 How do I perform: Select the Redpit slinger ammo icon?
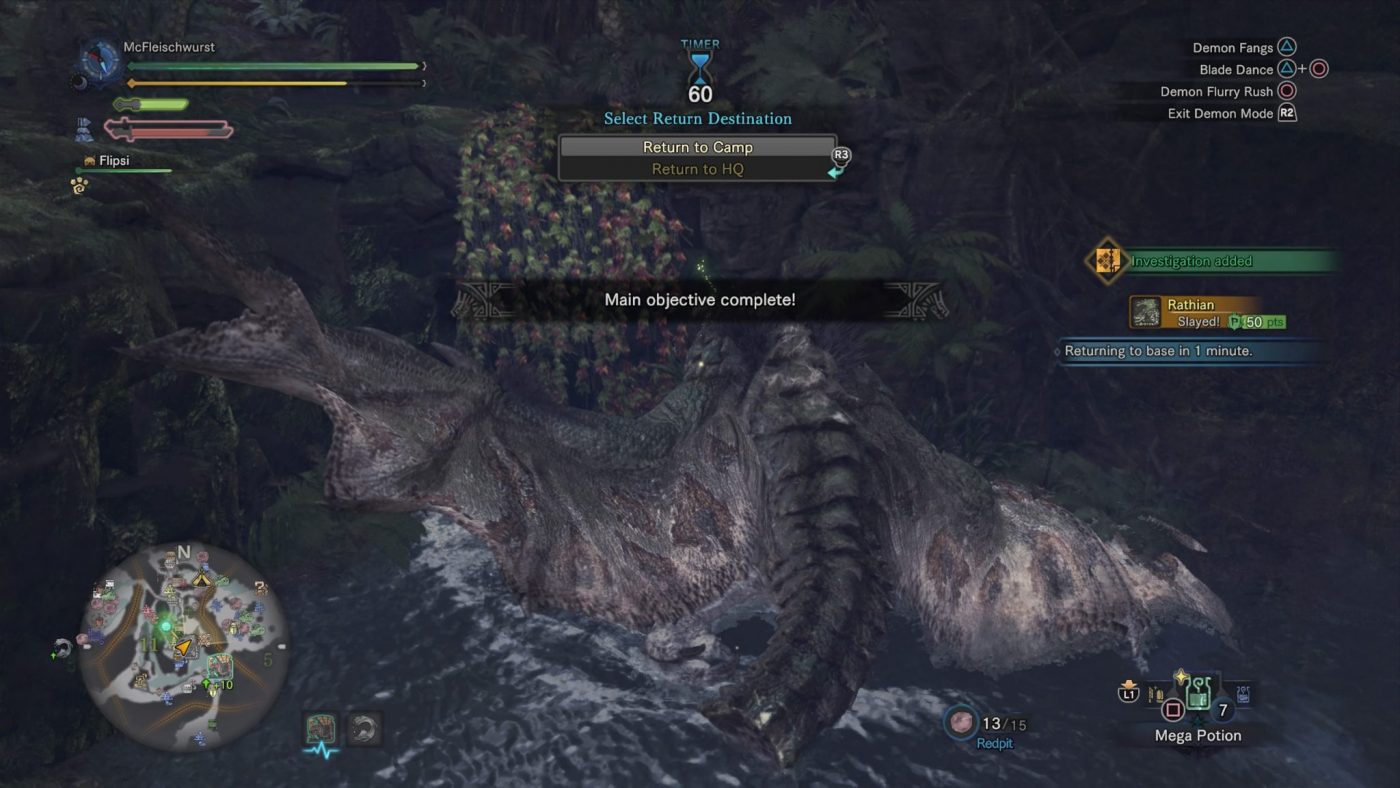(963, 722)
